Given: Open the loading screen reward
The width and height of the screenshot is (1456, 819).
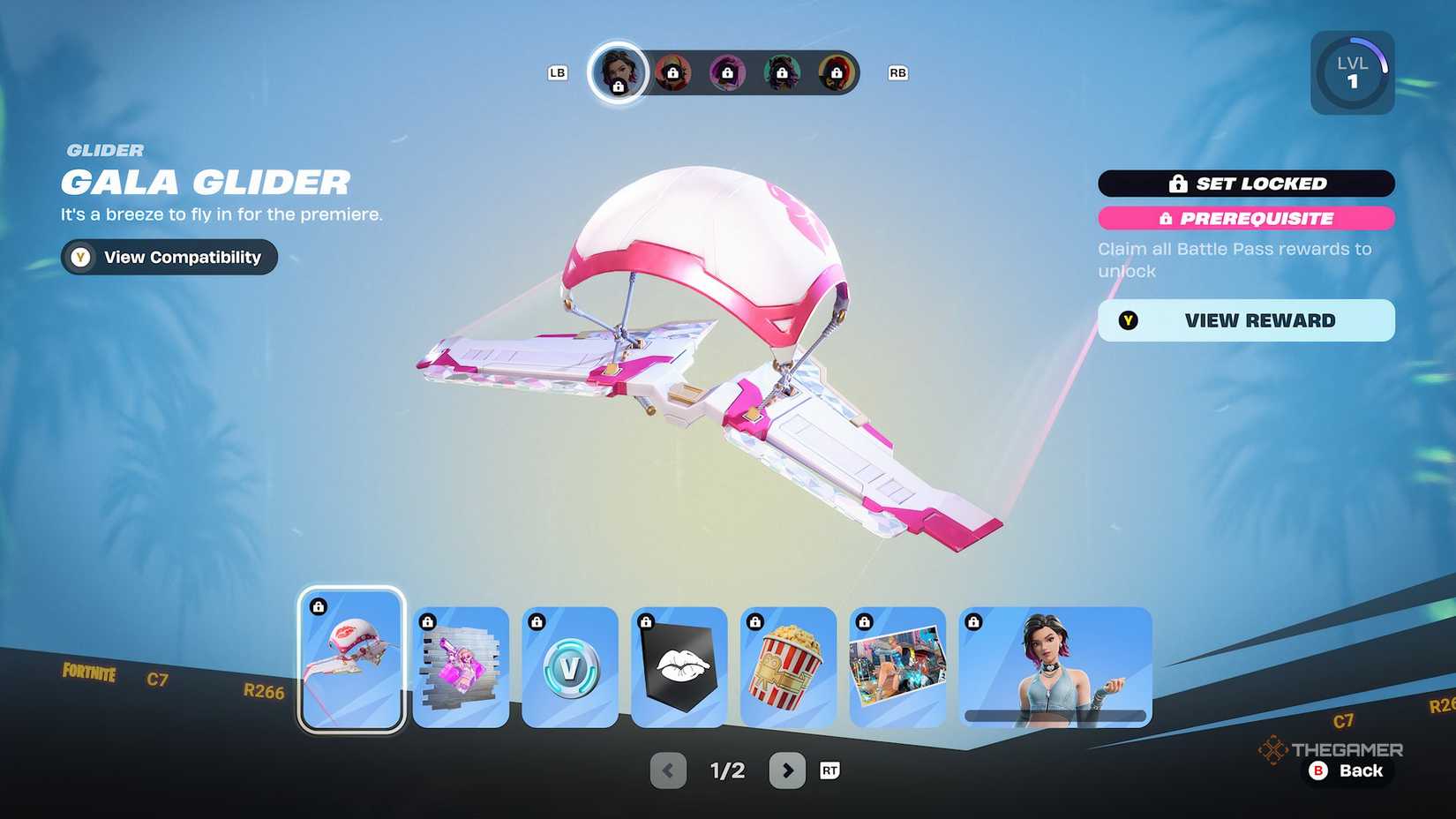Looking at the screenshot, I should (897, 666).
